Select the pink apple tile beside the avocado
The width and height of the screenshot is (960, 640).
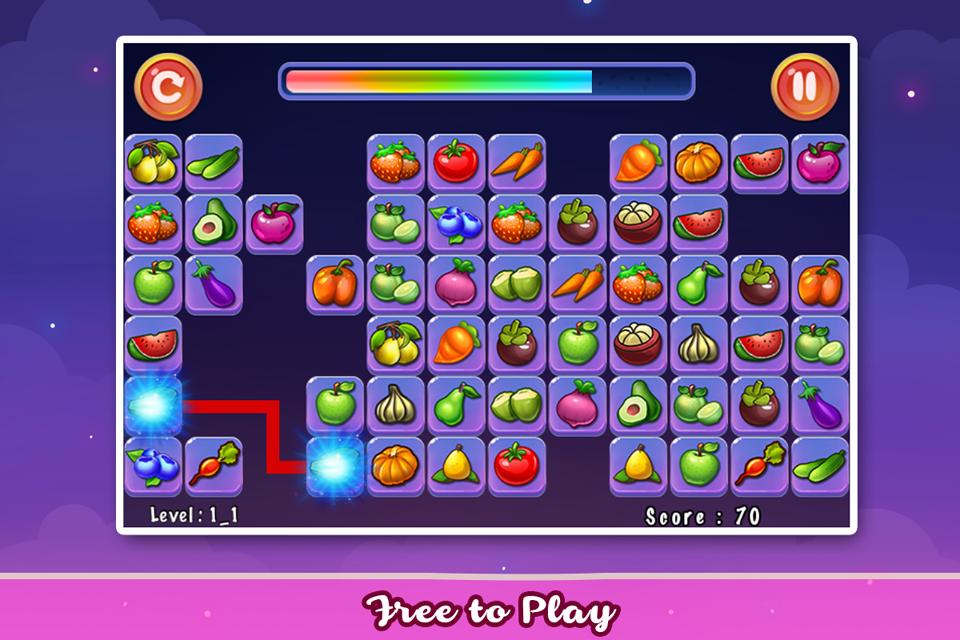274,224
